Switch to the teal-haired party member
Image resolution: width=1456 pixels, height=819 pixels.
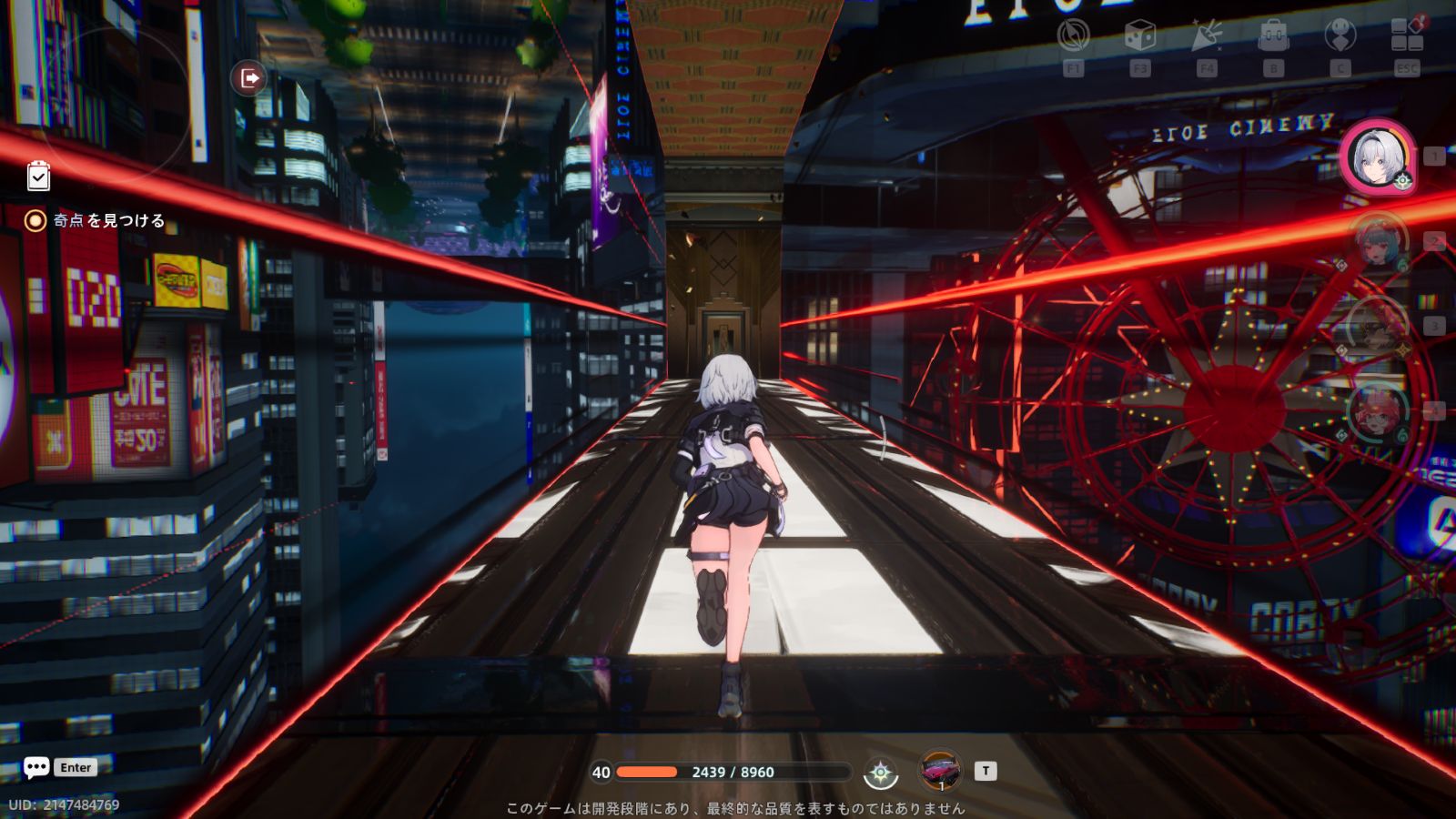click(1376, 242)
